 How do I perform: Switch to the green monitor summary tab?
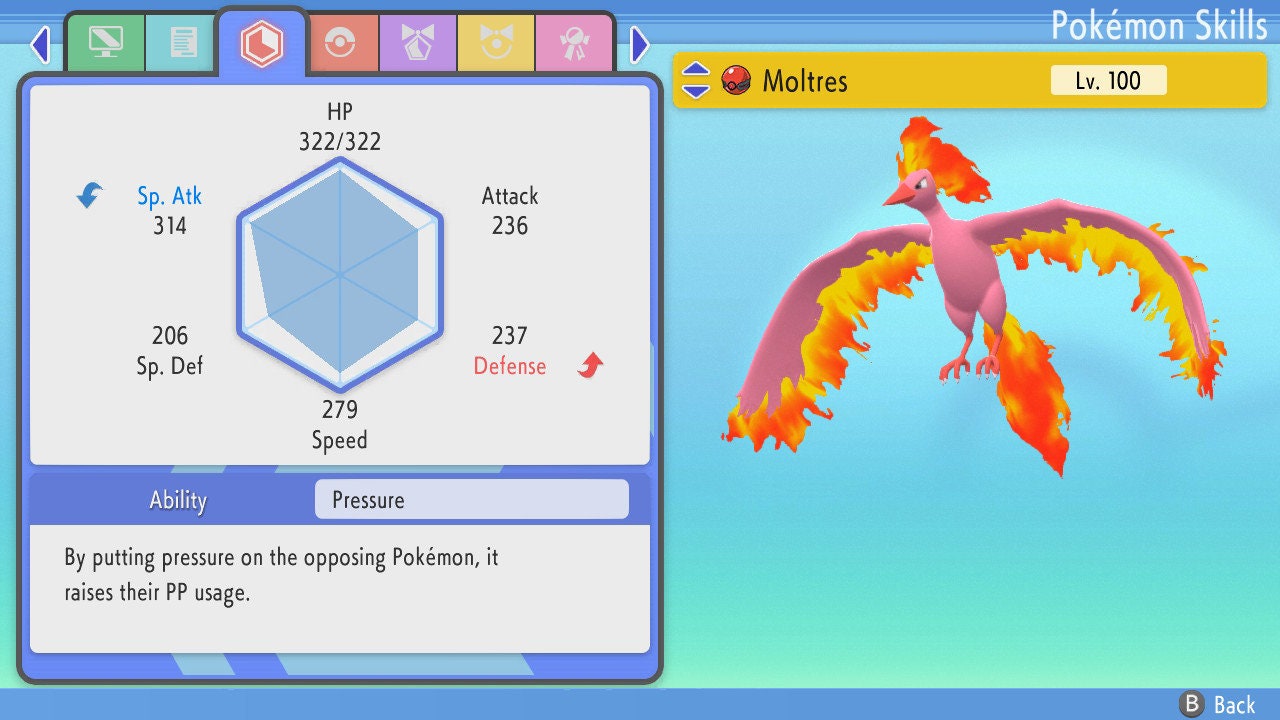(x=105, y=43)
